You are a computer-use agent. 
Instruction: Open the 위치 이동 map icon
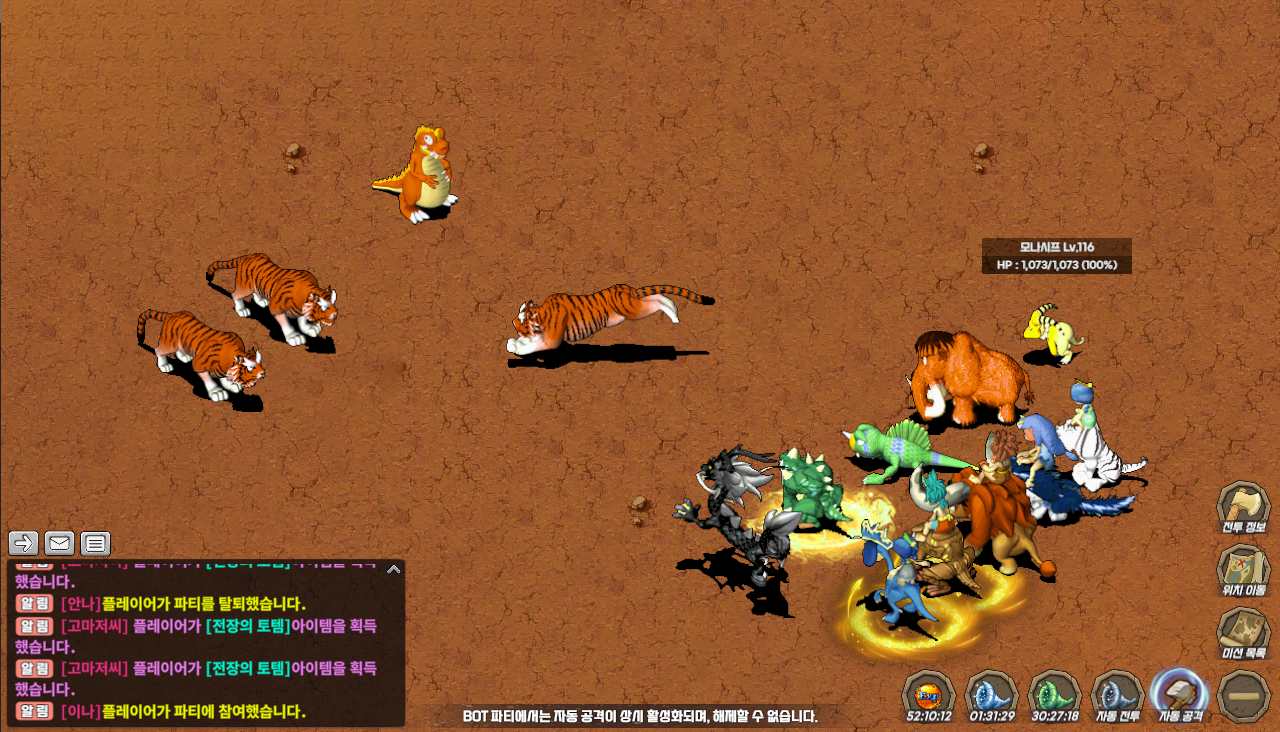1243,570
